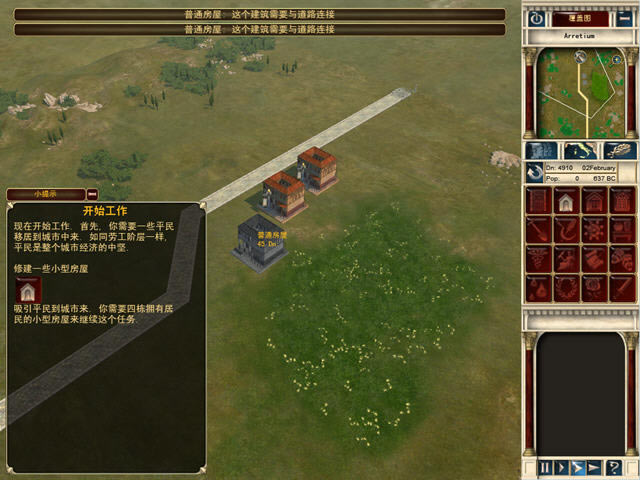The width and height of the screenshot is (640, 480).
Task: Minimize the 小提示 hint panel
Action: (92, 194)
